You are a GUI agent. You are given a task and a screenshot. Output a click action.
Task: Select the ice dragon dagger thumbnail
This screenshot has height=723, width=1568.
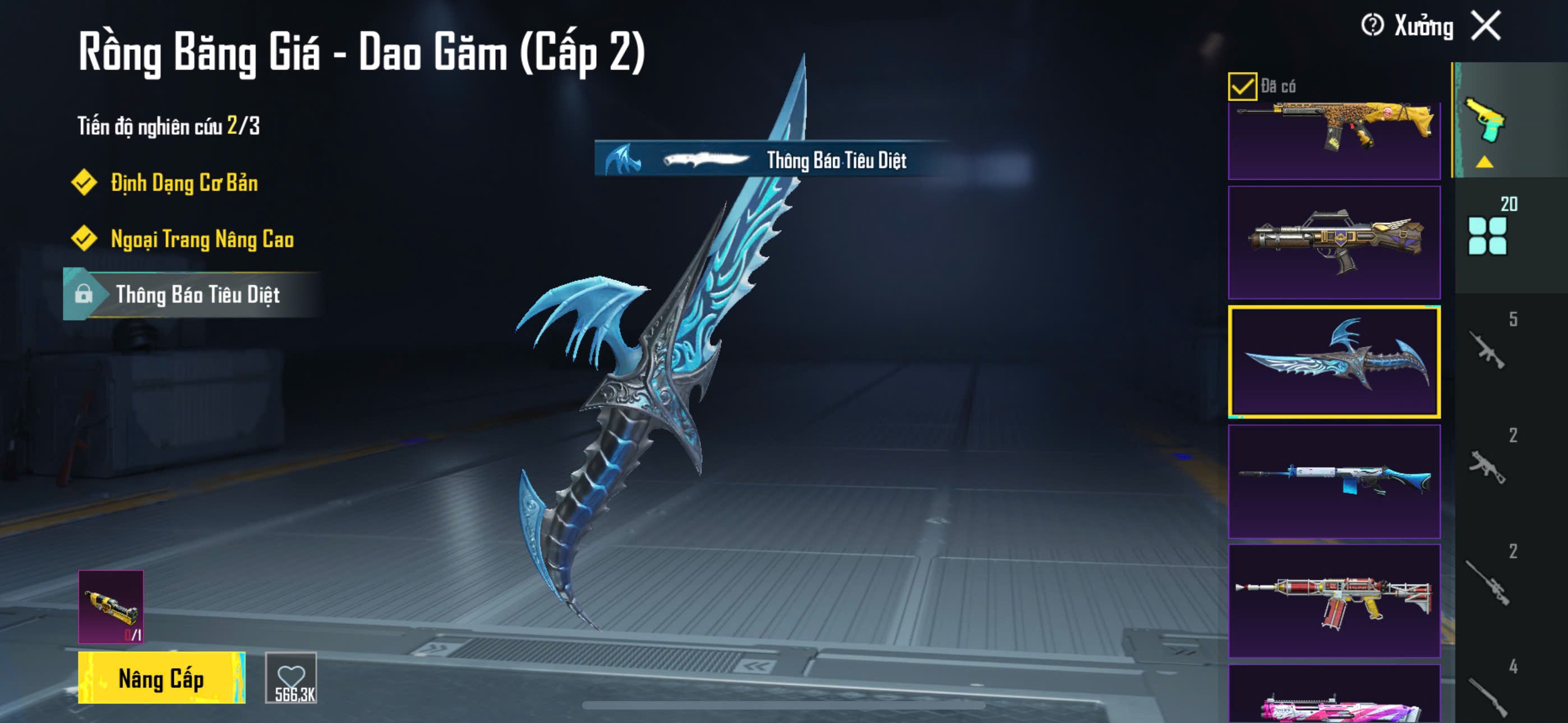(1334, 361)
